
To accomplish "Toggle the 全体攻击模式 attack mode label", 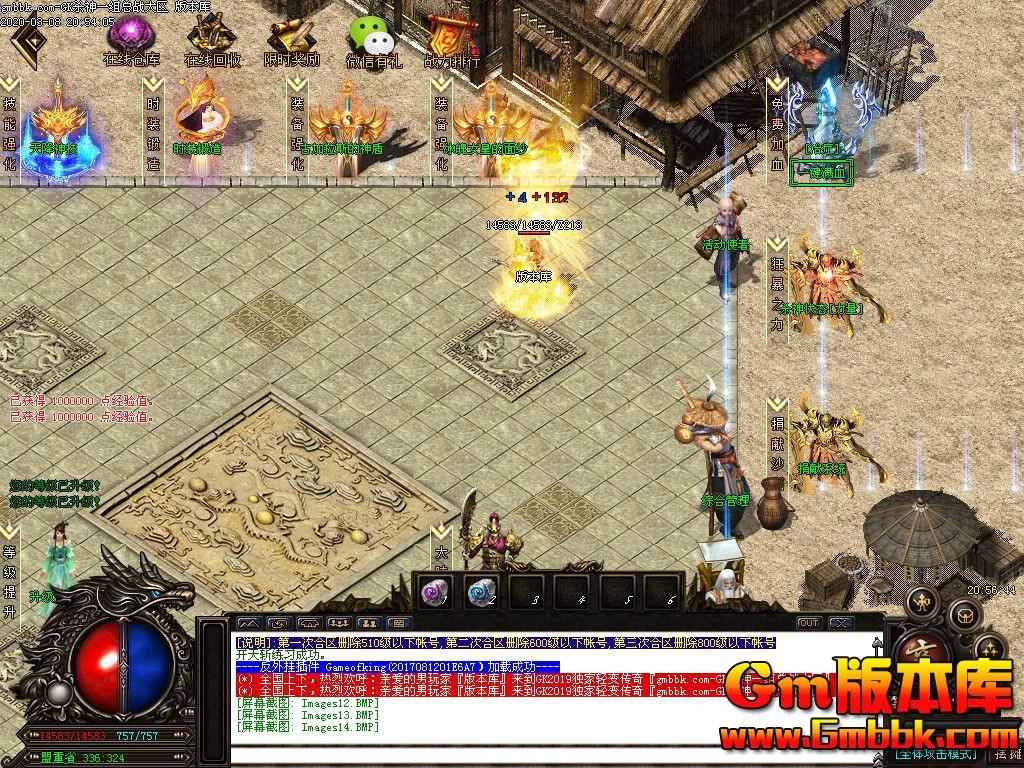I will (x=936, y=753).
